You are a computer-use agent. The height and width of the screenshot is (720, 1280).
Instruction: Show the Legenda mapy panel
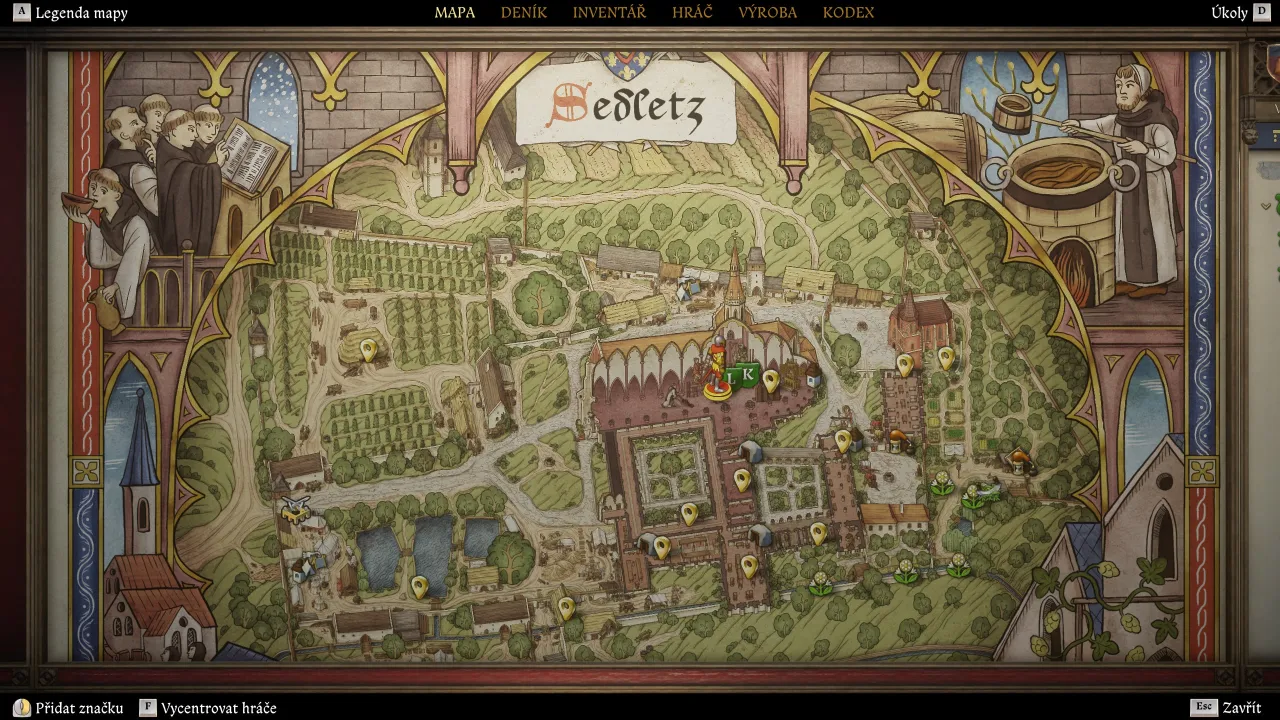81,13
